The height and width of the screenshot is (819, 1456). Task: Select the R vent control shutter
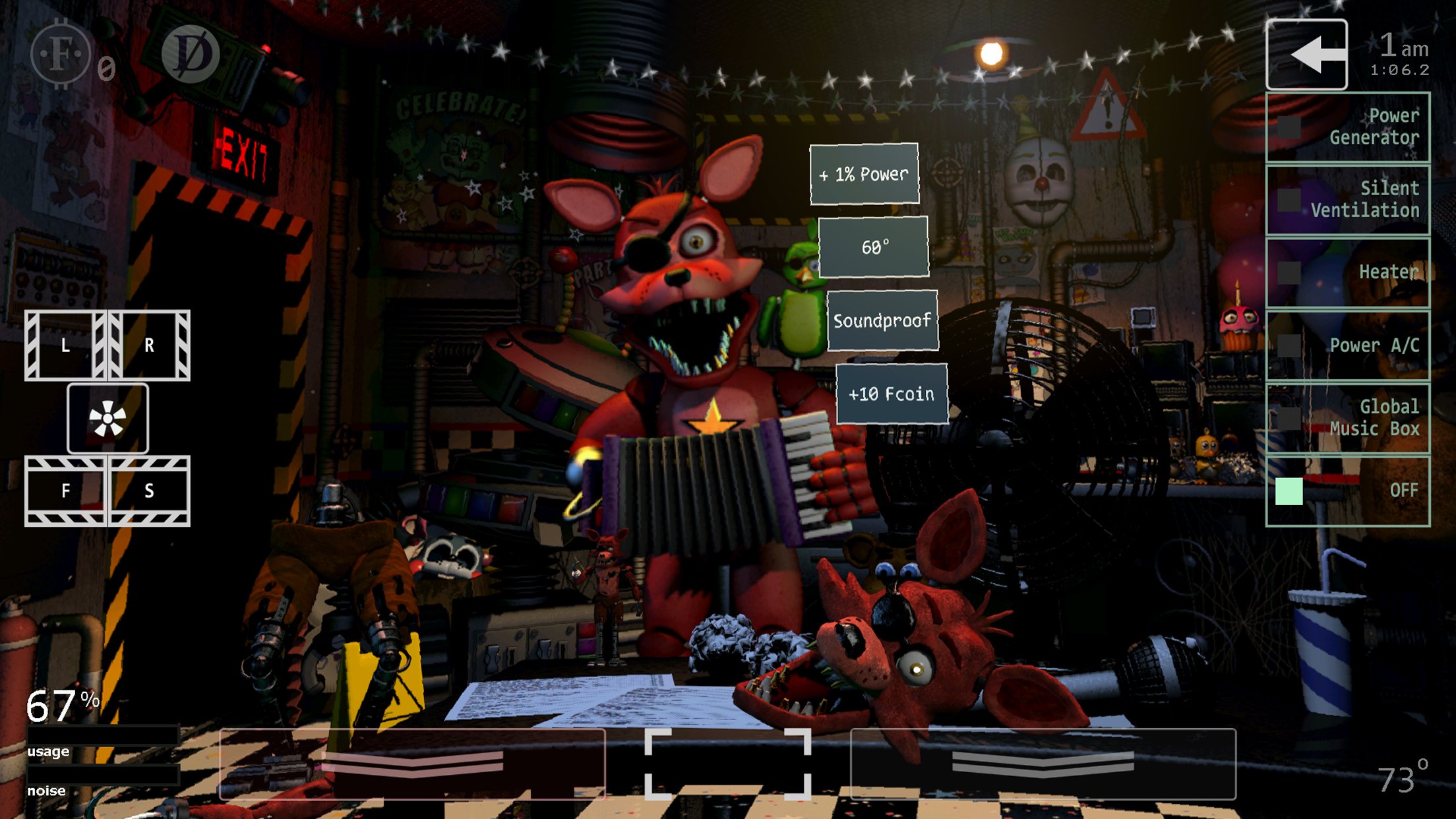(148, 344)
